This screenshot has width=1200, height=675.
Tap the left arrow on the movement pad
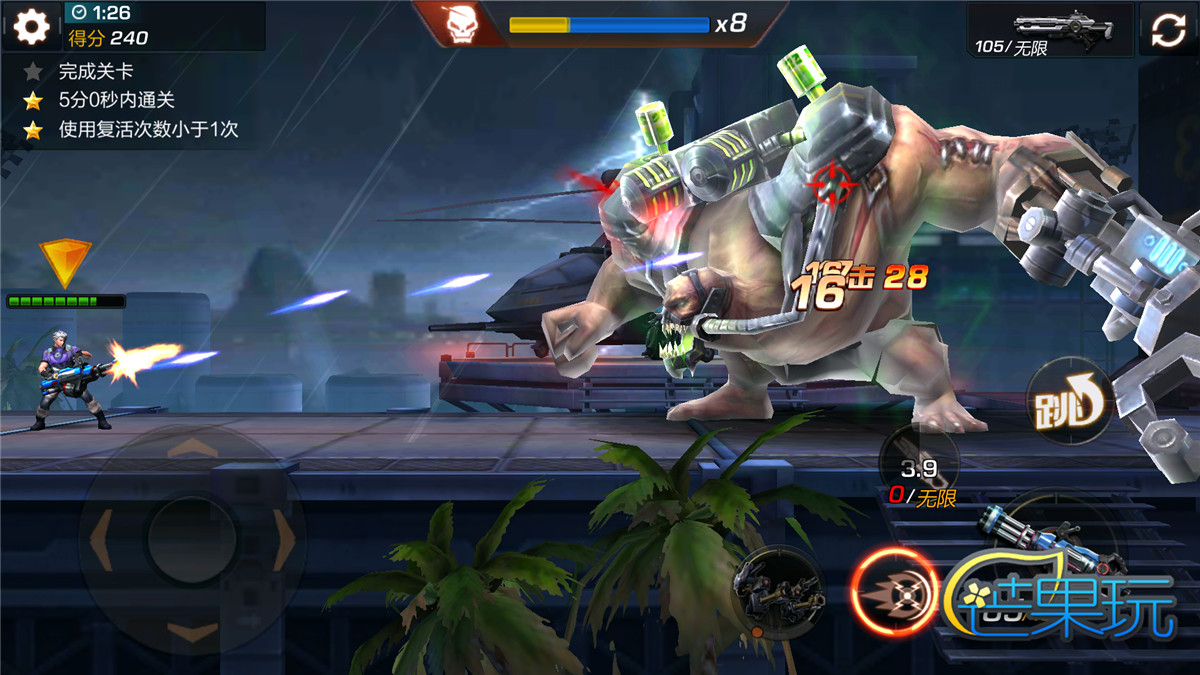100,540
